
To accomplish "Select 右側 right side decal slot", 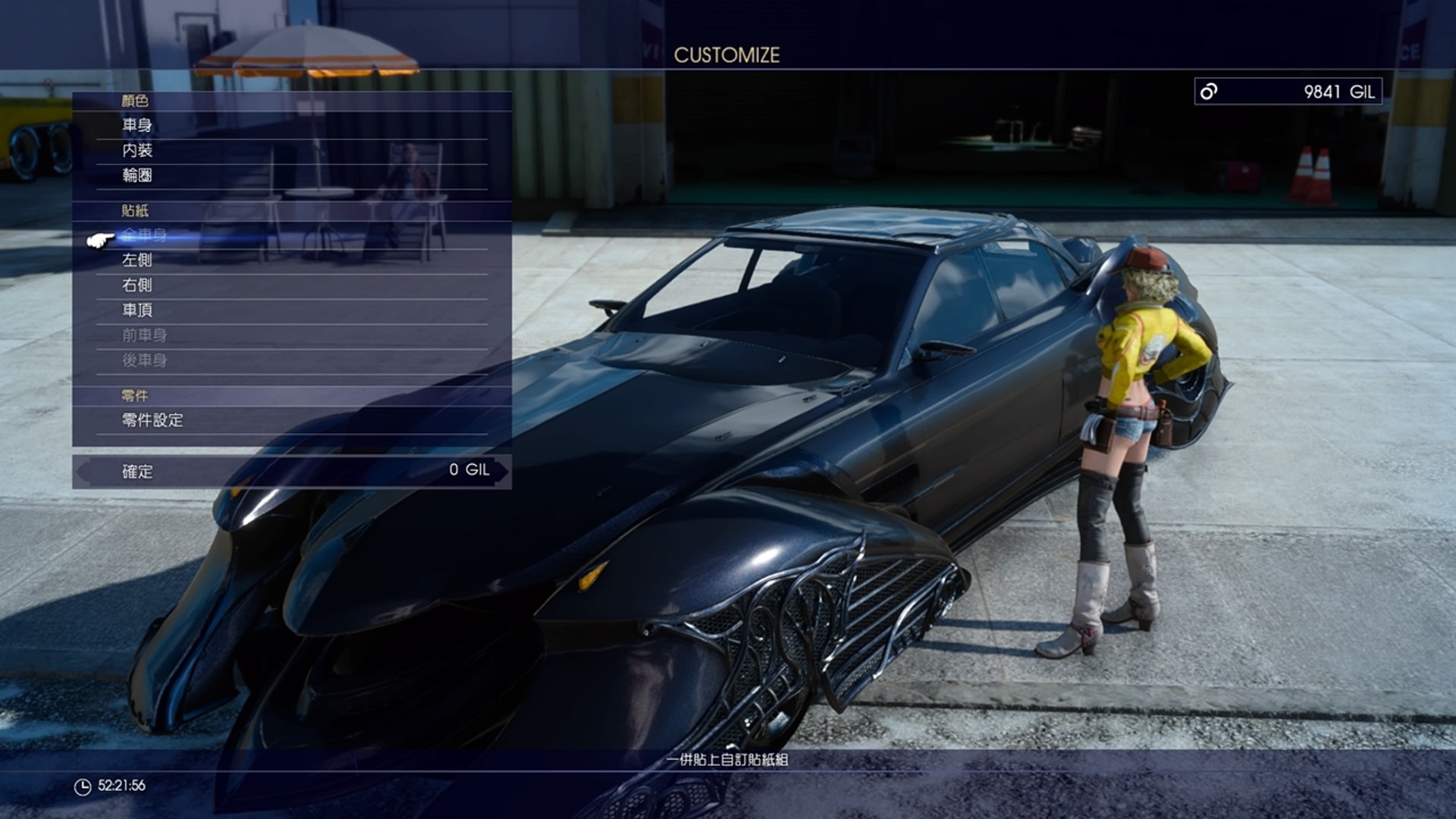I will coord(138,285).
